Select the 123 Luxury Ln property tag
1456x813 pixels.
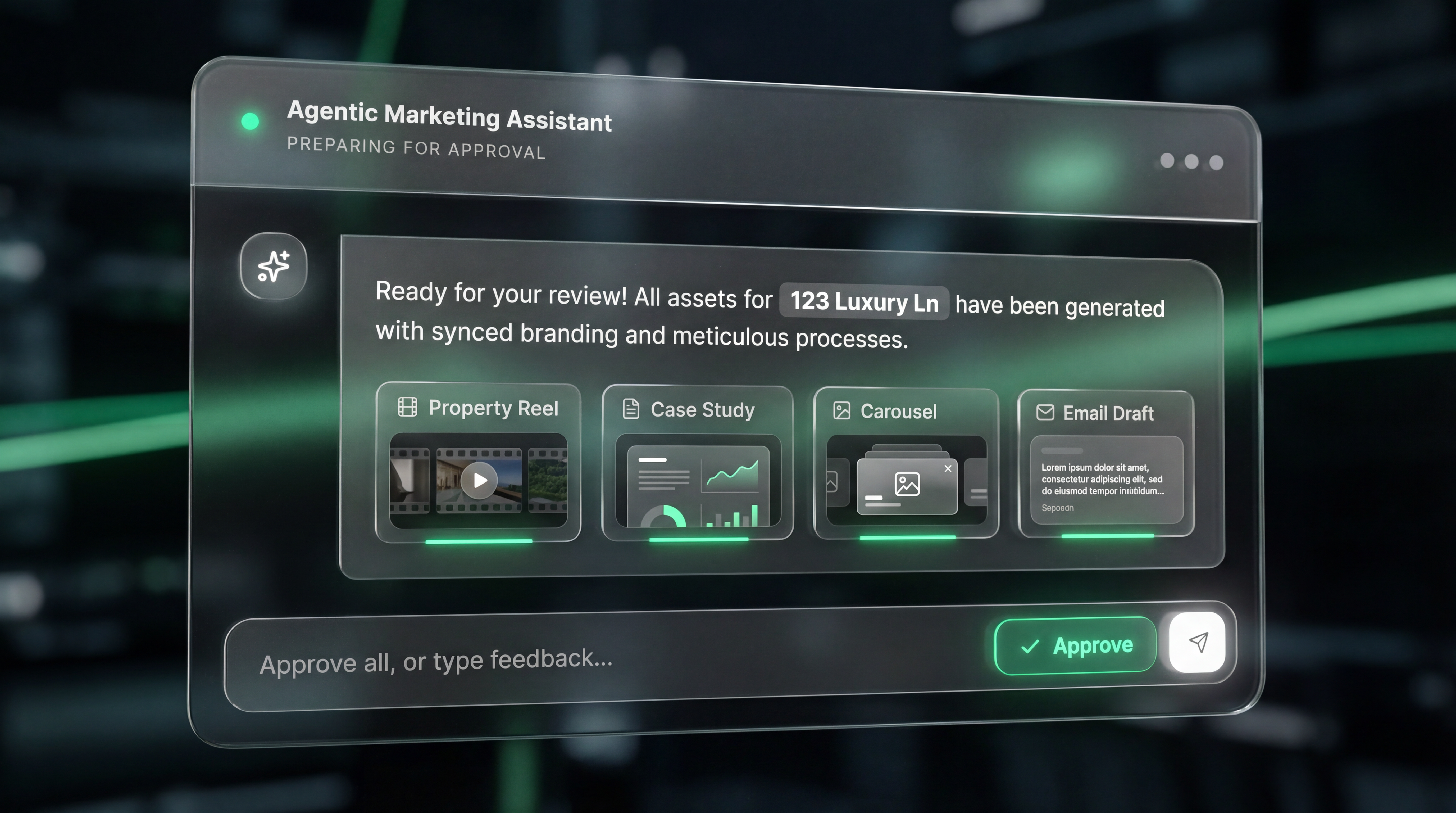[864, 302]
